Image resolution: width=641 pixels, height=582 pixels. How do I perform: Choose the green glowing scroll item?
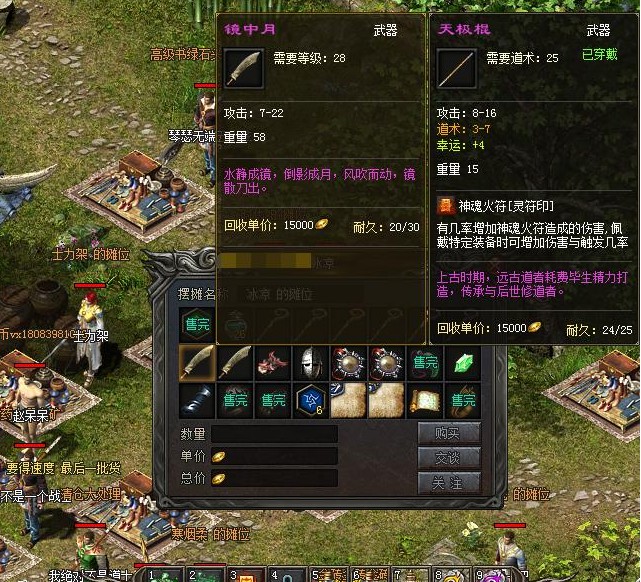425,400
